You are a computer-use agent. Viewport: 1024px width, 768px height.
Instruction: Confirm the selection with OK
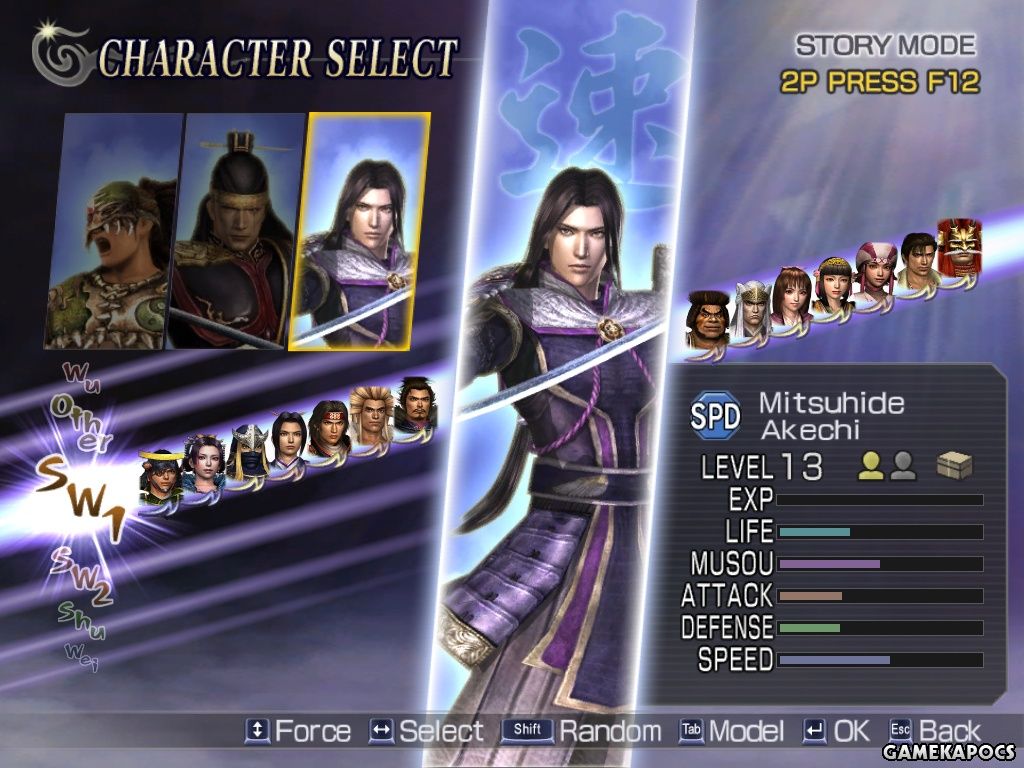(x=837, y=731)
